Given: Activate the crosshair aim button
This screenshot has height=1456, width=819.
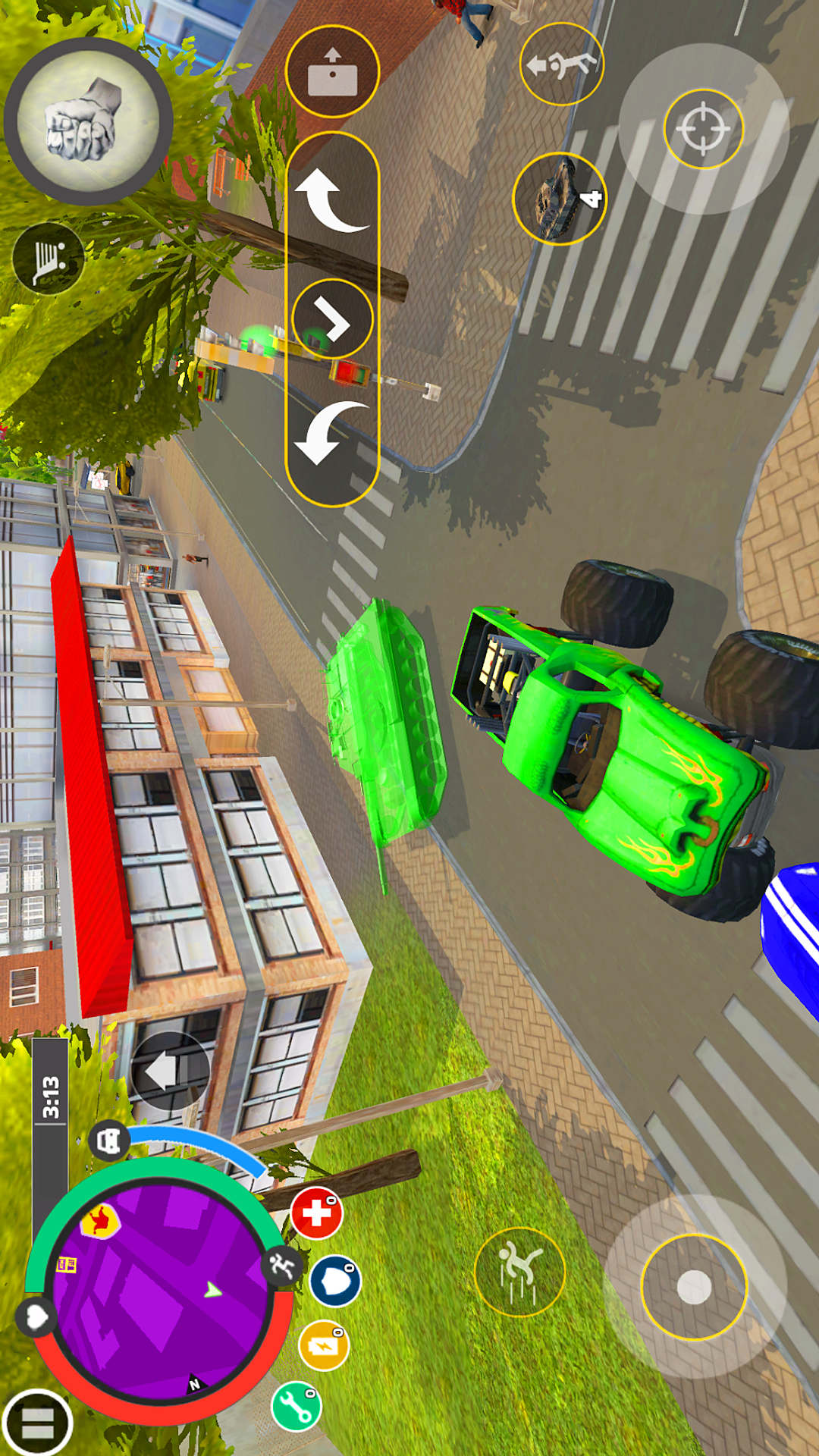Looking at the screenshot, I should click(x=703, y=128).
